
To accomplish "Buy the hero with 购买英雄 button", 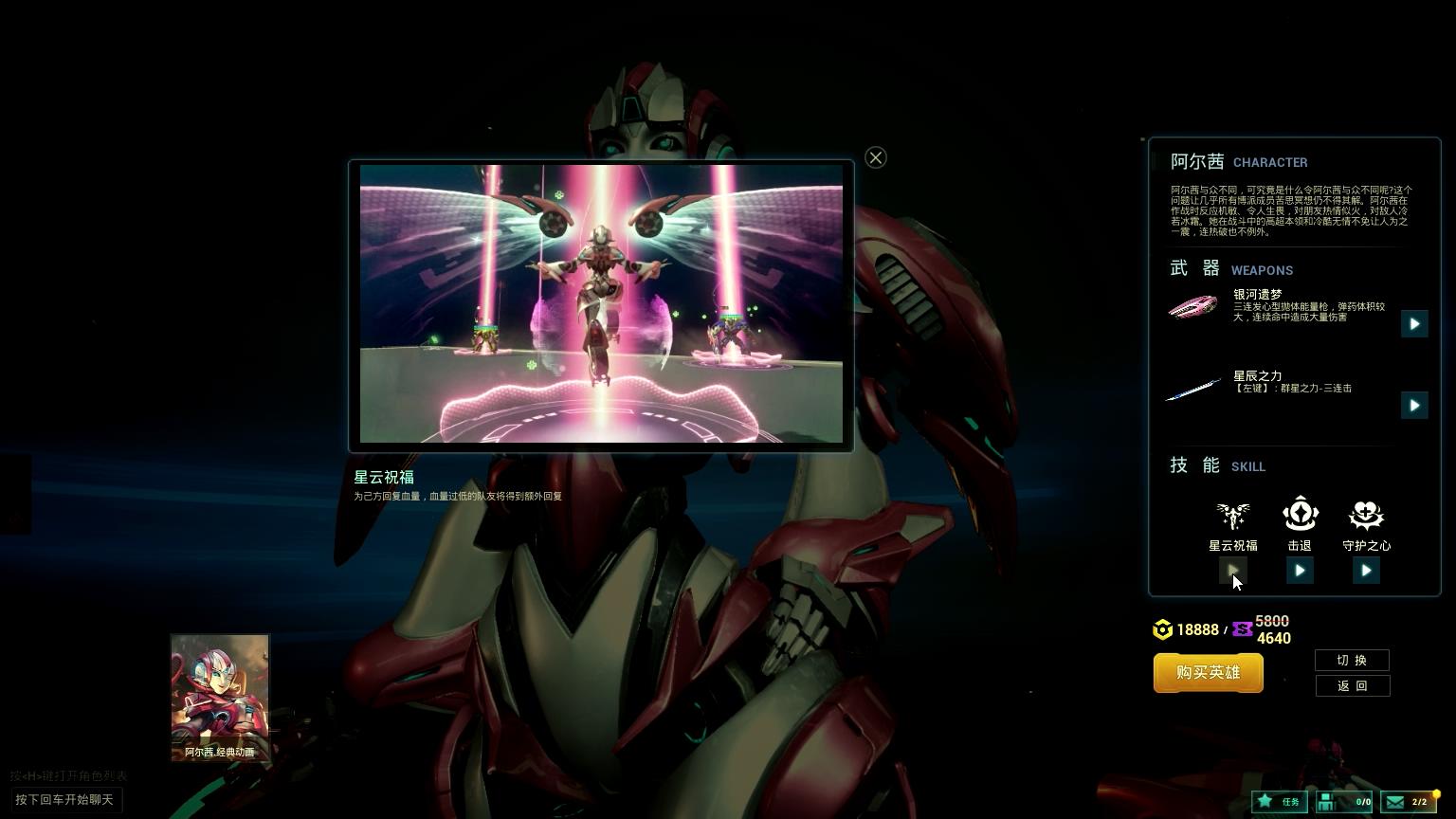I will (x=1208, y=673).
